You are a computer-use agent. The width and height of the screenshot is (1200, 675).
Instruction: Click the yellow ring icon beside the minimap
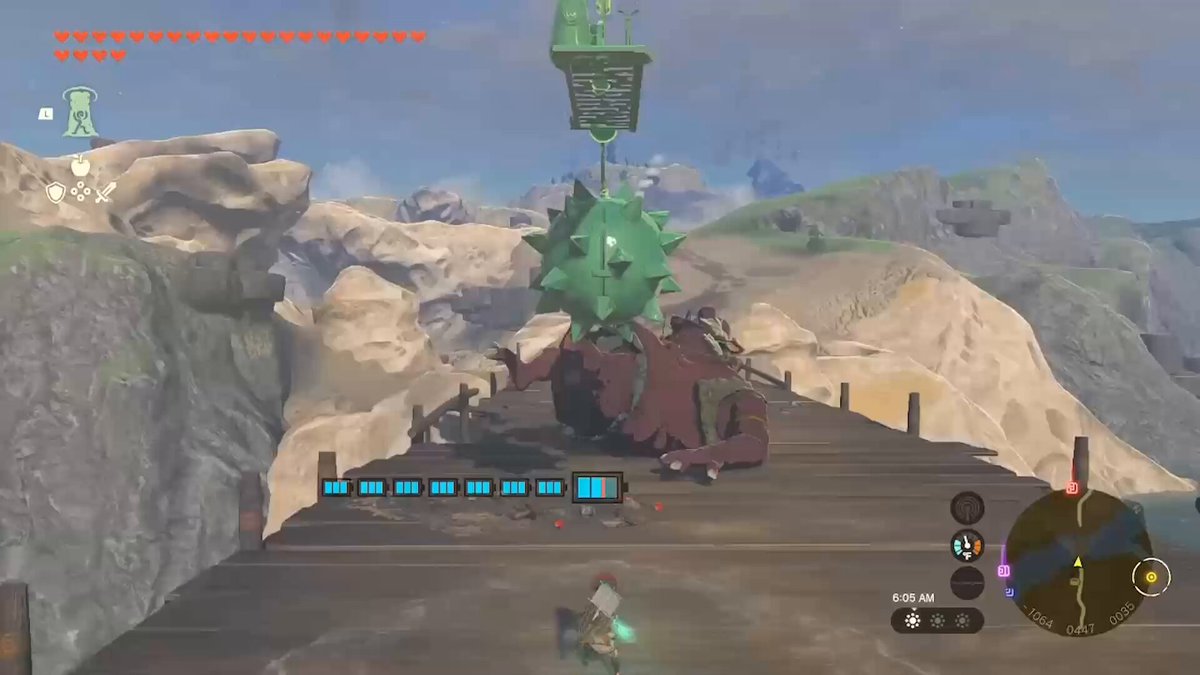pos(1151,576)
